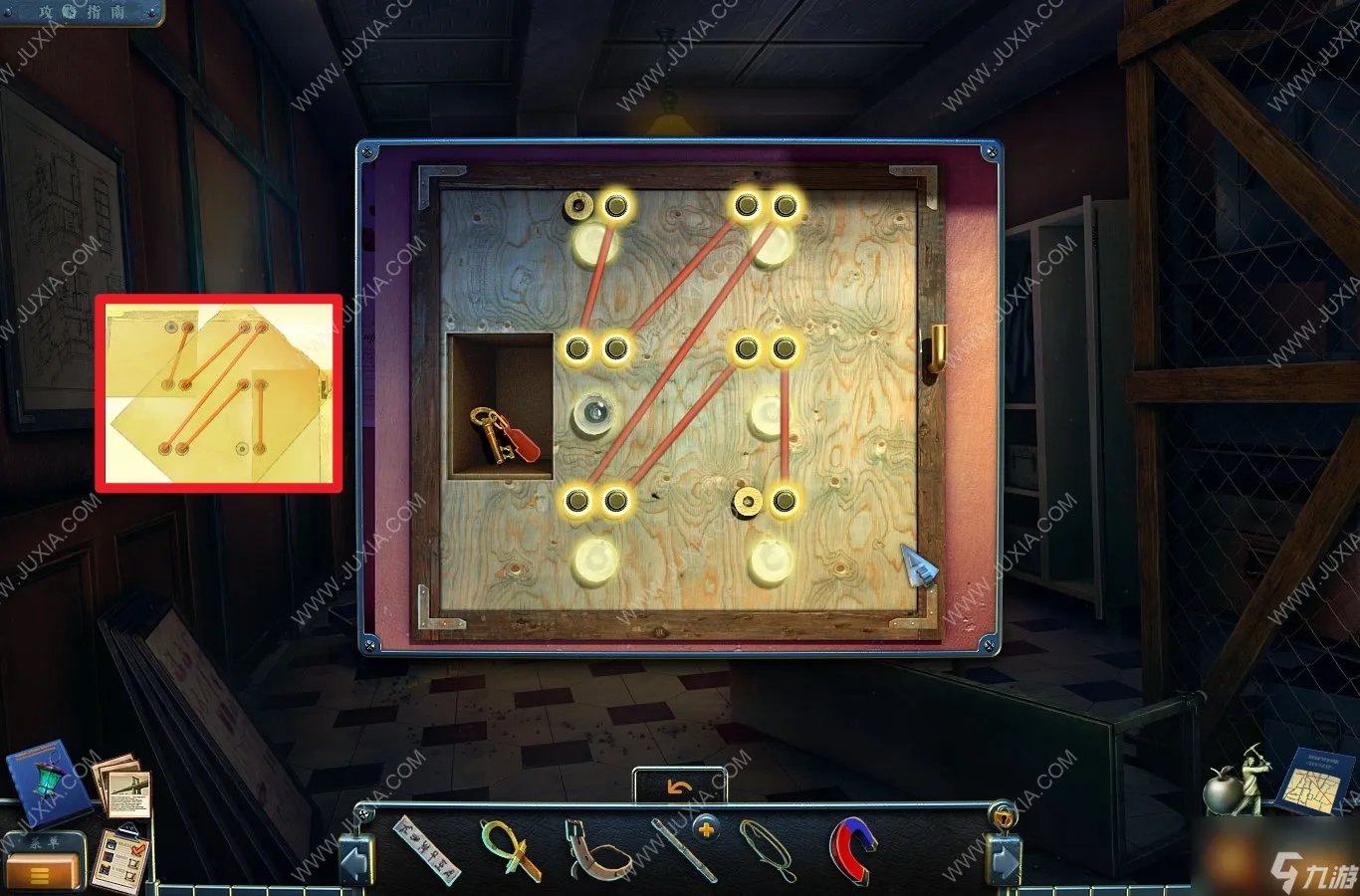Click the orange plus badge on inventory item
This screenshot has width=1360, height=896.
pyautogui.click(x=706, y=828)
